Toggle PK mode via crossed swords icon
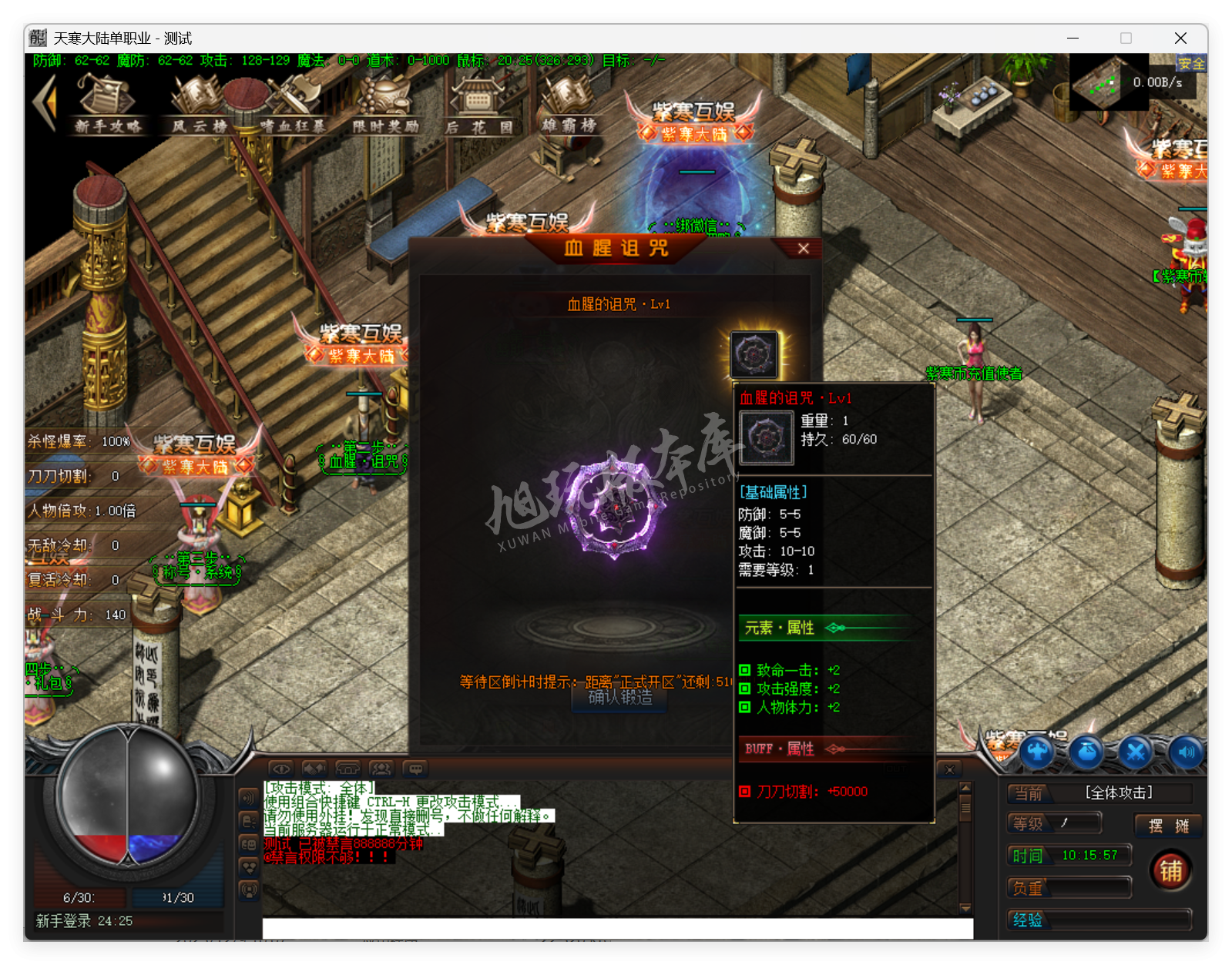Image resolution: width=1232 pixels, height=965 pixels. (1134, 755)
